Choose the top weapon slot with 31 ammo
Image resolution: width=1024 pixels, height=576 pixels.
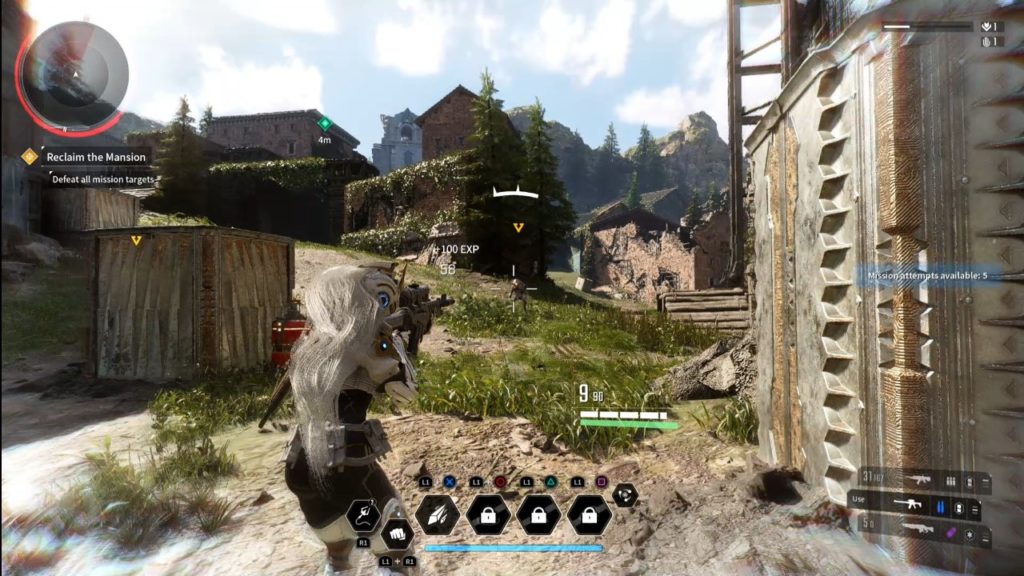point(920,481)
